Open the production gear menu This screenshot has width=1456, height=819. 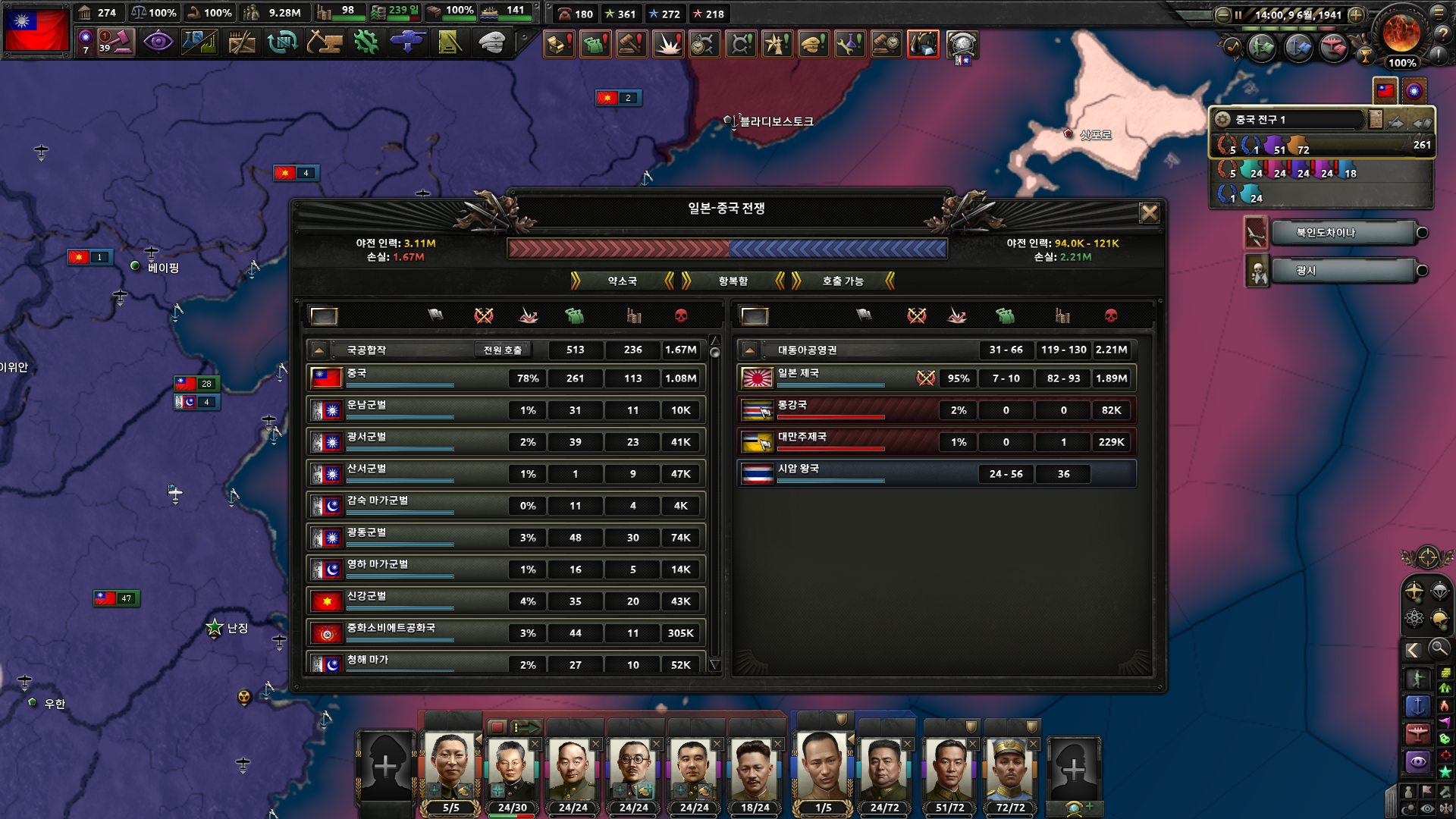366,42
